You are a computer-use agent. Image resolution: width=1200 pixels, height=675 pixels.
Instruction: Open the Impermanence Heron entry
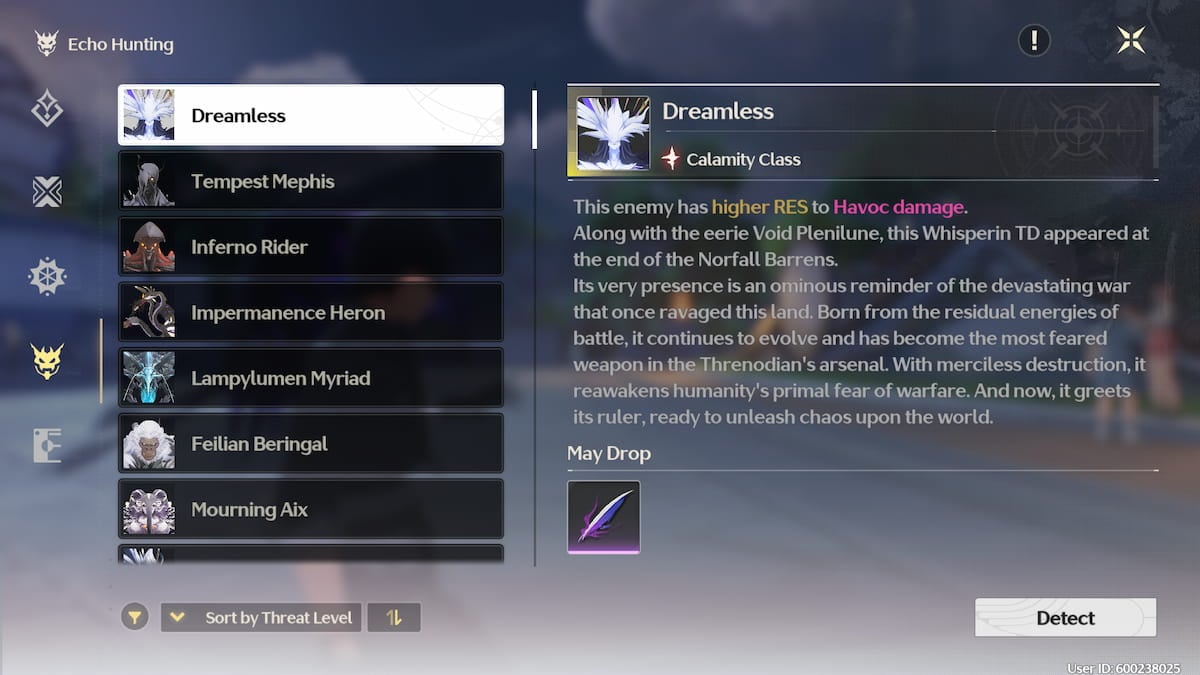tap(311, 312)
